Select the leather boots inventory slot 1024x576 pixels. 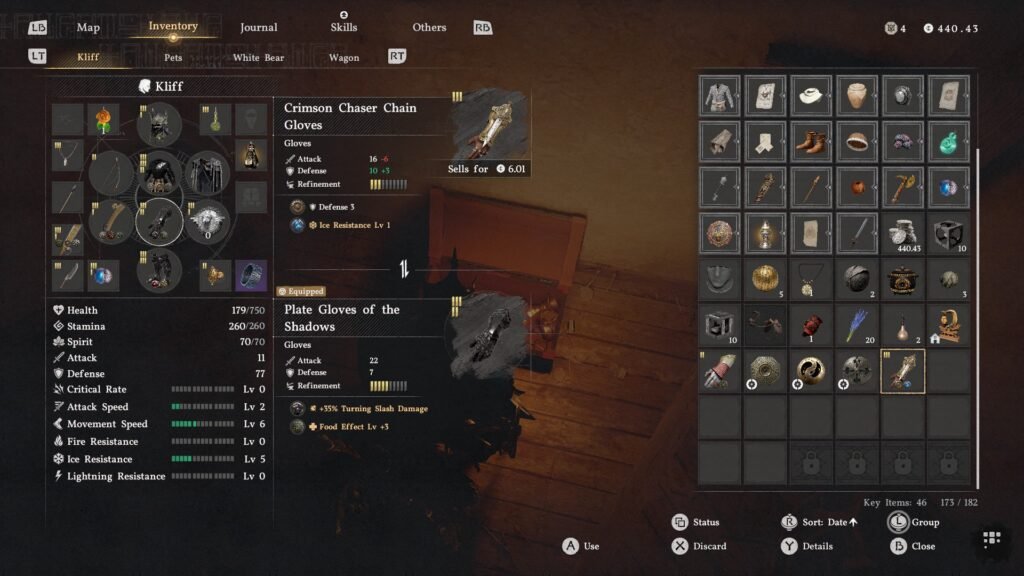coord(811,141)
